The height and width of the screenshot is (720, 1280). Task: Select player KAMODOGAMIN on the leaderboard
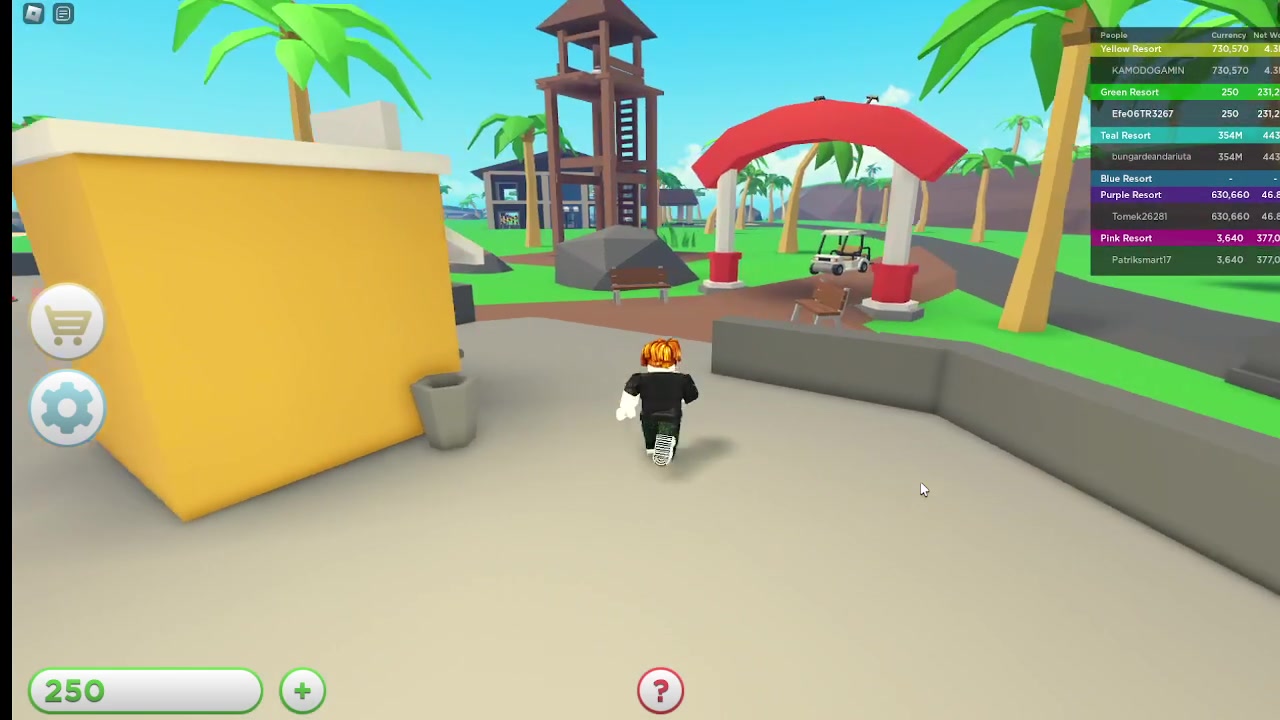coord(1147,70)
